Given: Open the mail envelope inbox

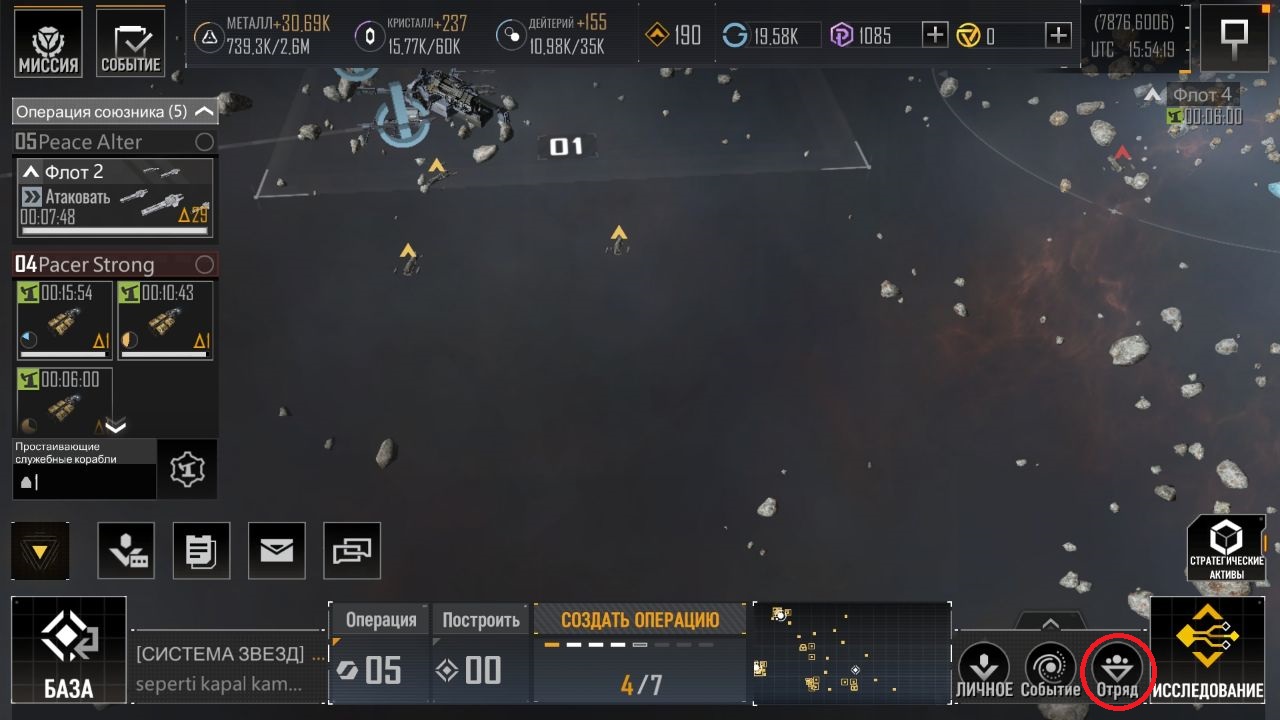Looking at the screenshot, I should tap(277, 550).
